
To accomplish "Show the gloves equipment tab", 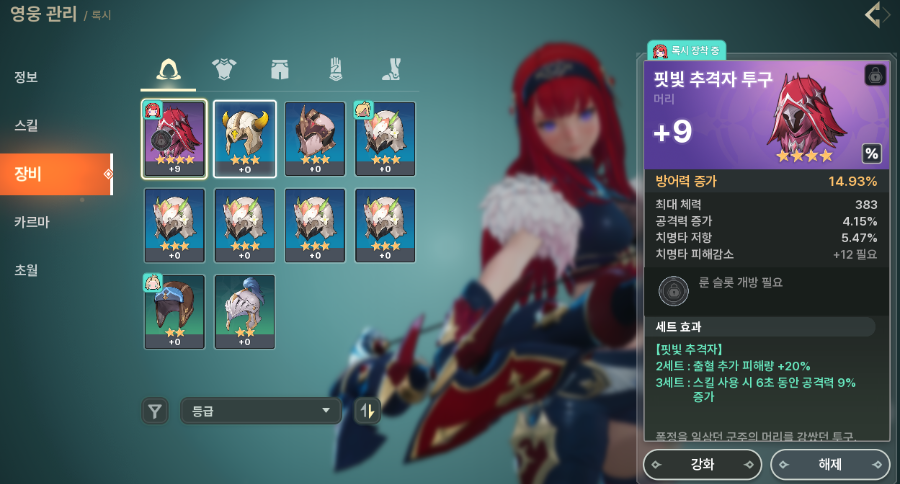I will point(336,69).
